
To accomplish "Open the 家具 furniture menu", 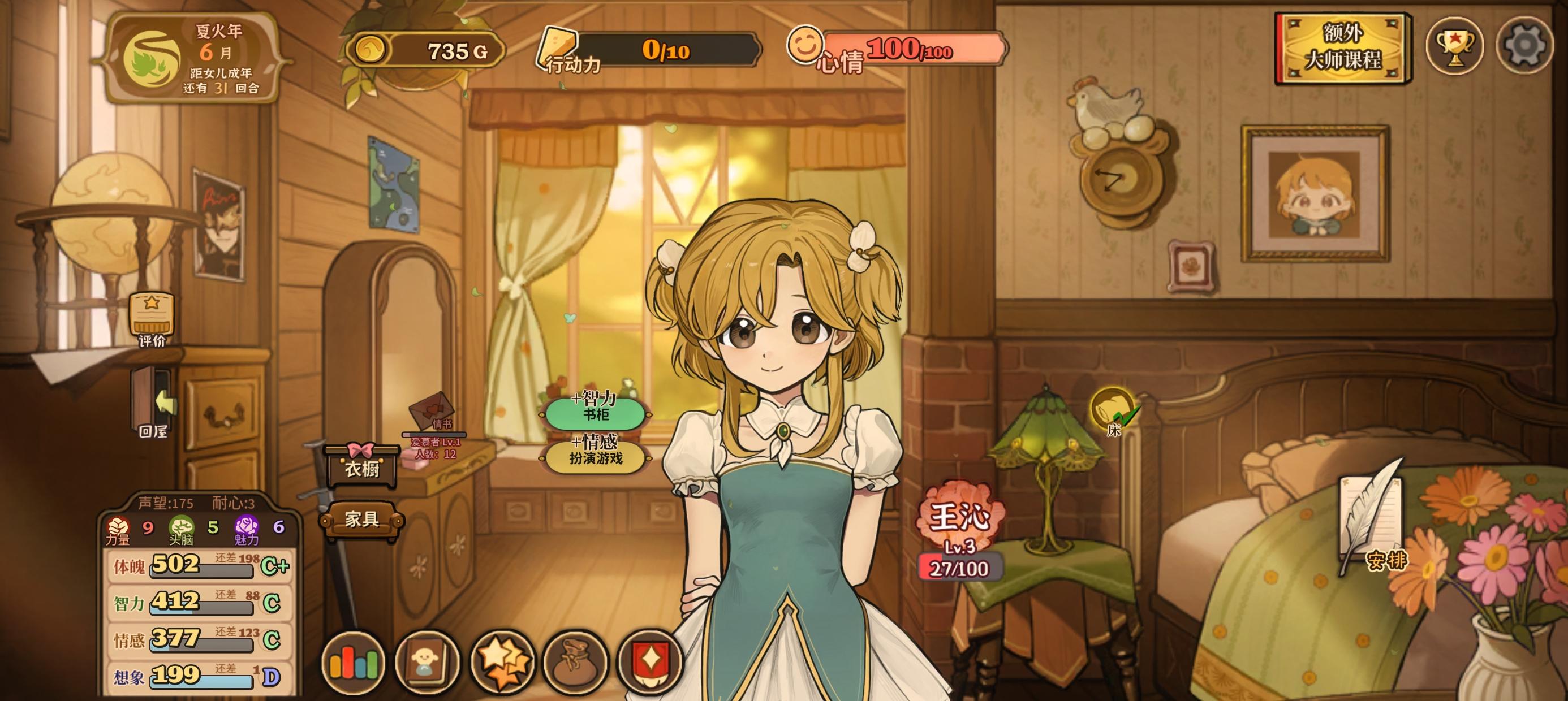I will pyautogui.click(x=361, y=519).
